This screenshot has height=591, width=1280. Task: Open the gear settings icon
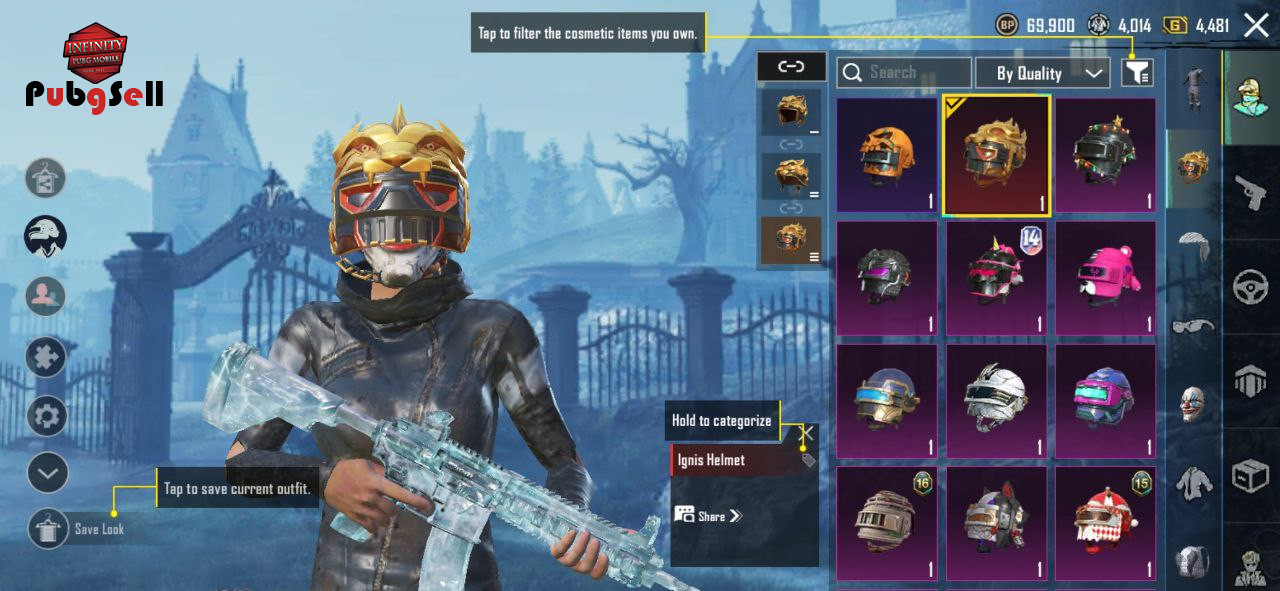(46, 415)
